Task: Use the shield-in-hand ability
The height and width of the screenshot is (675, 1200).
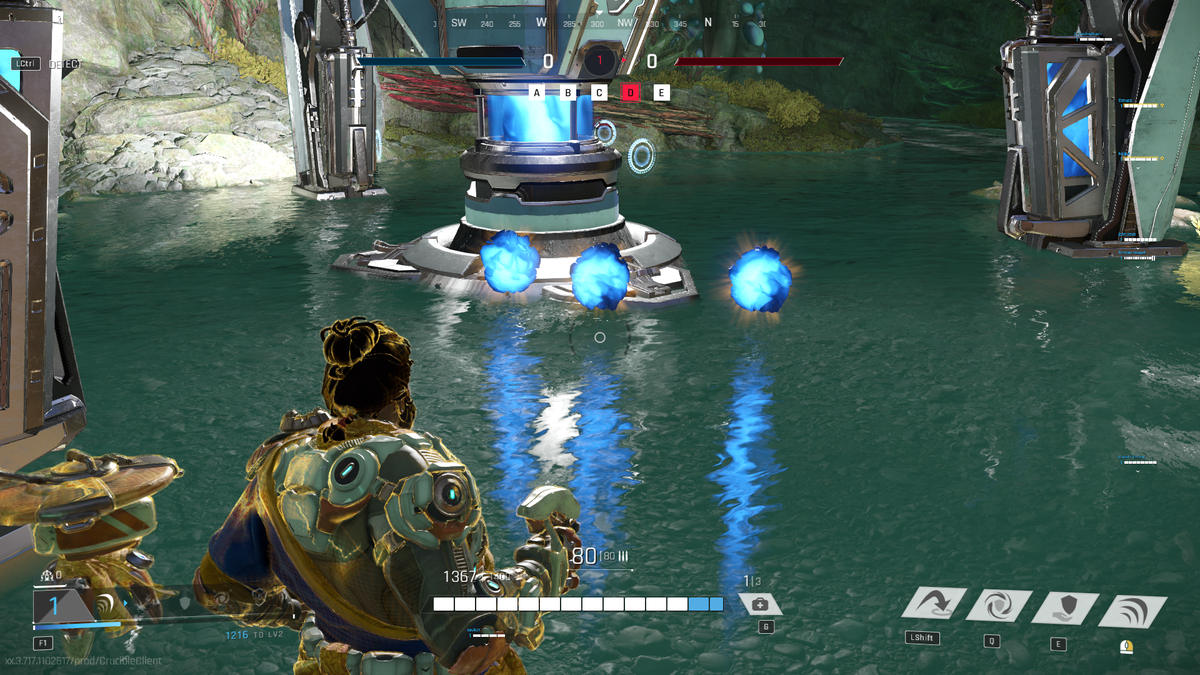Action: point(1064,607)
